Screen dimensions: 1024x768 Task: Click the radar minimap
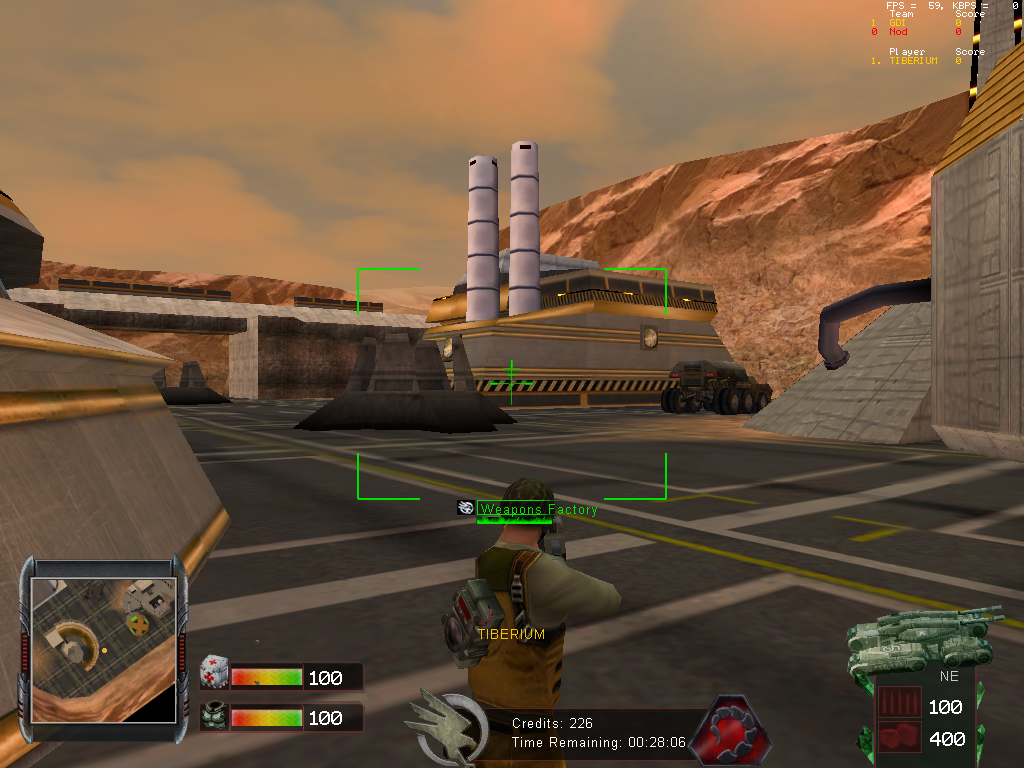103,648
